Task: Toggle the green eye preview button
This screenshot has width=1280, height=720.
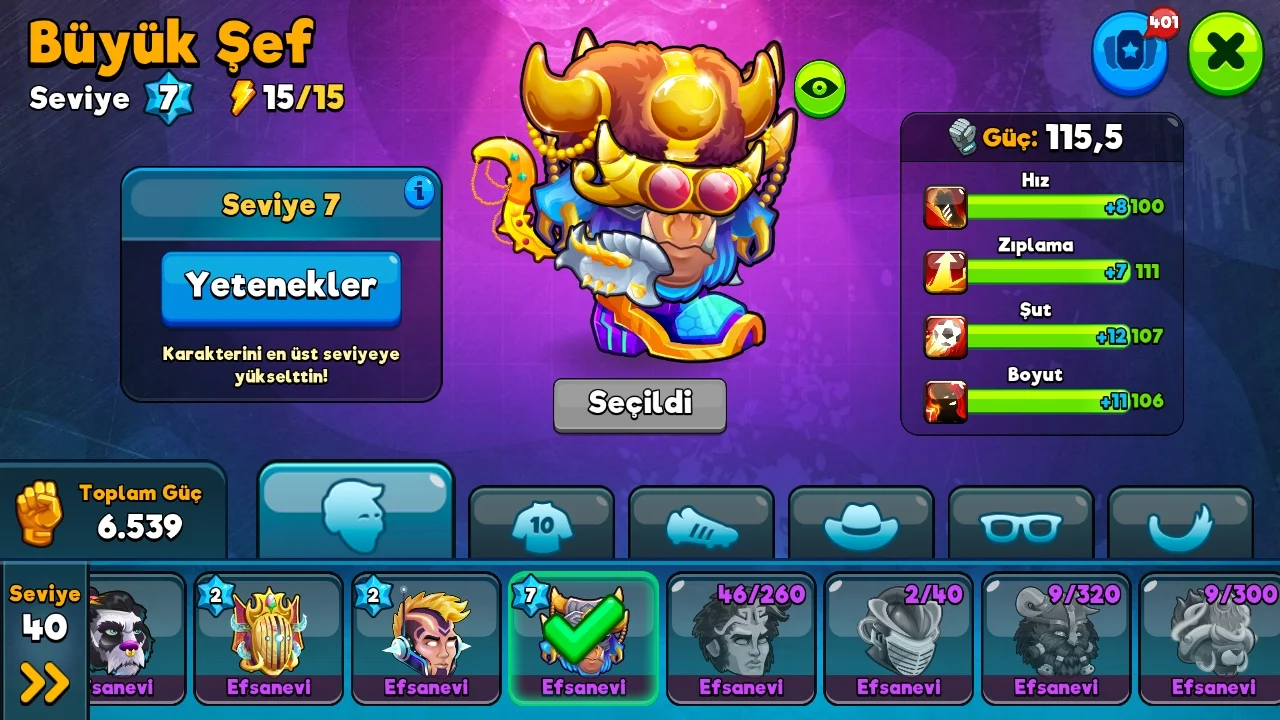Action: [x=820, y=89]
